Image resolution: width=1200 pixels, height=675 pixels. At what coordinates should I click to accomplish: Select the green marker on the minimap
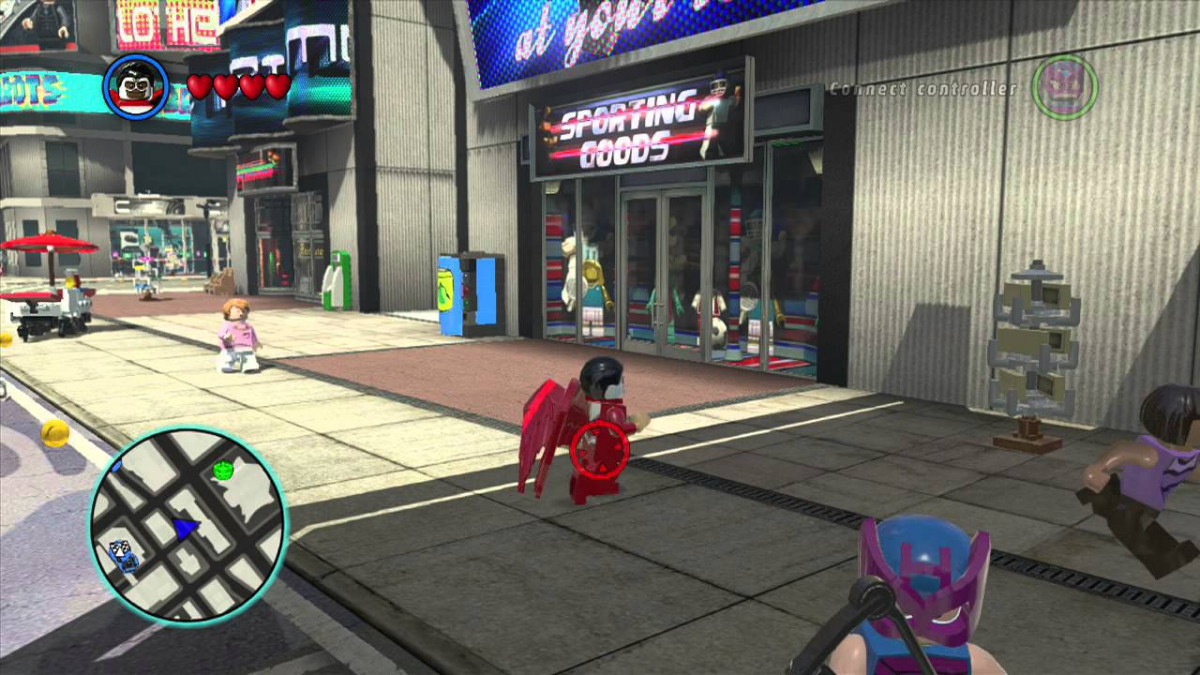[x=222, y=469]
